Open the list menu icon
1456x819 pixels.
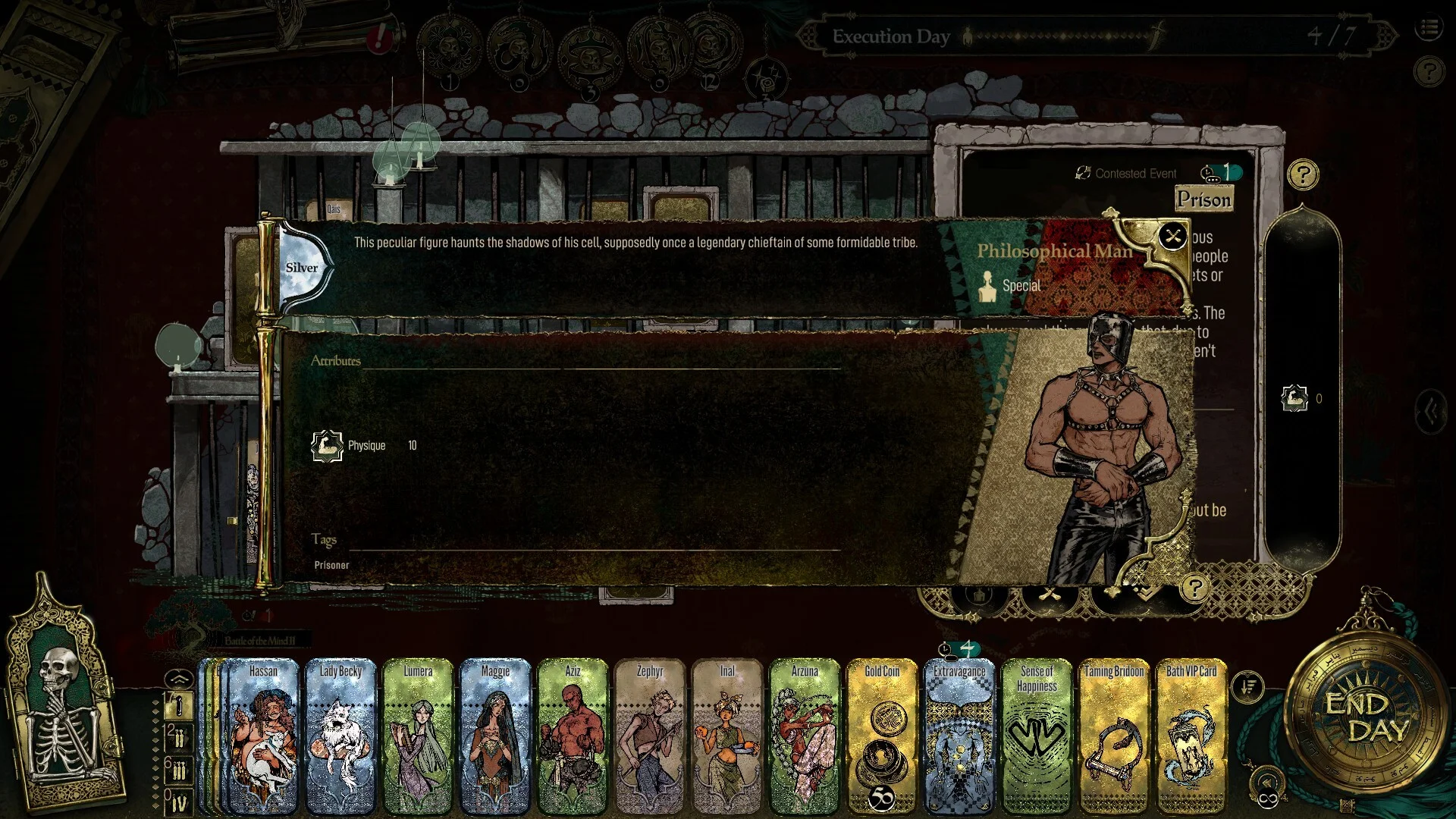(1429, 29)
